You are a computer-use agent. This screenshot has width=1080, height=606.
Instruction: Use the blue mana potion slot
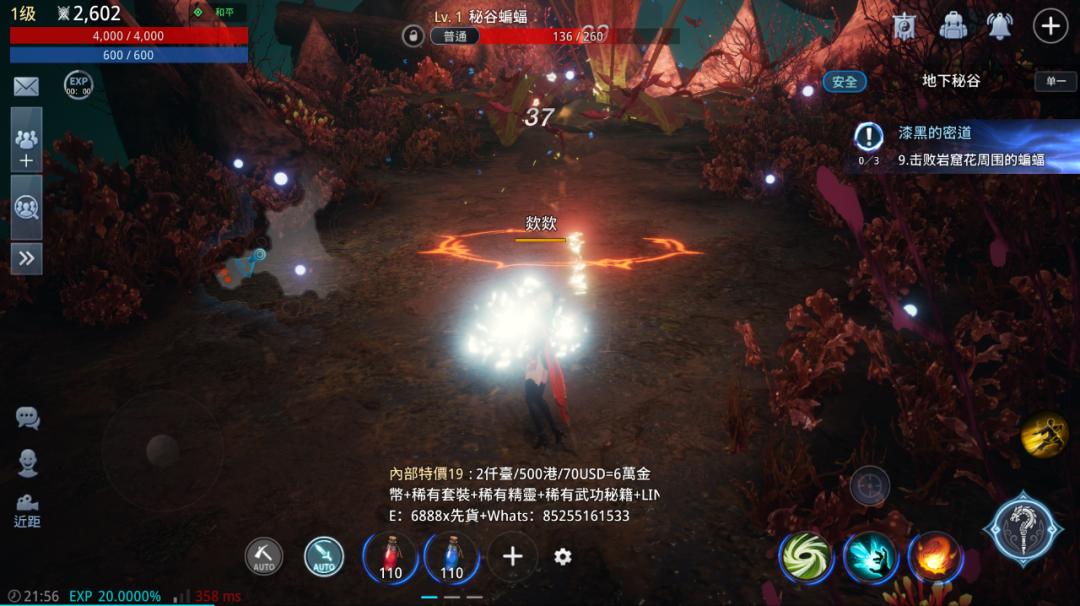[x=451, y=557]
